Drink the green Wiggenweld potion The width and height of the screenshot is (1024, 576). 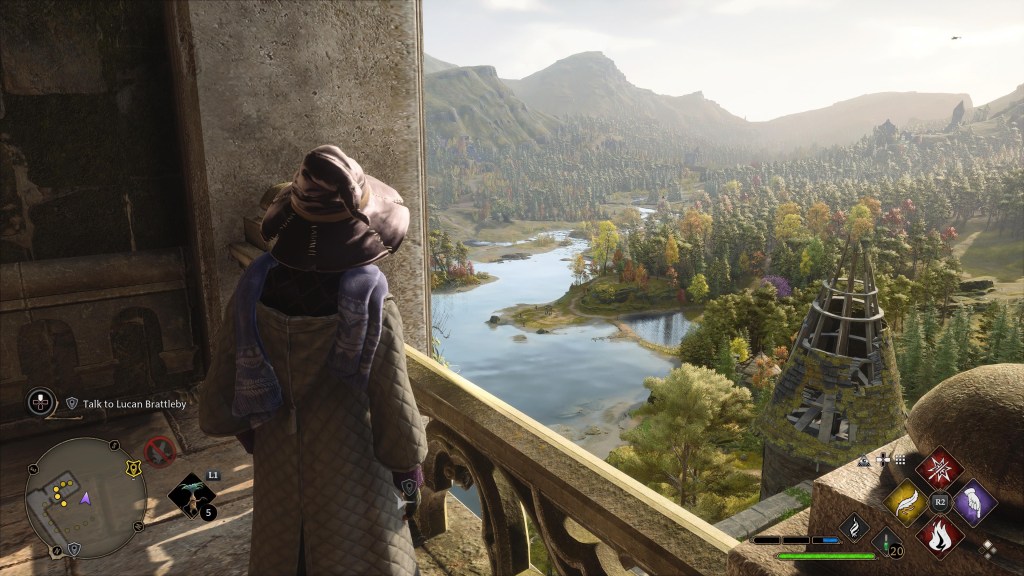pos(887,543)
